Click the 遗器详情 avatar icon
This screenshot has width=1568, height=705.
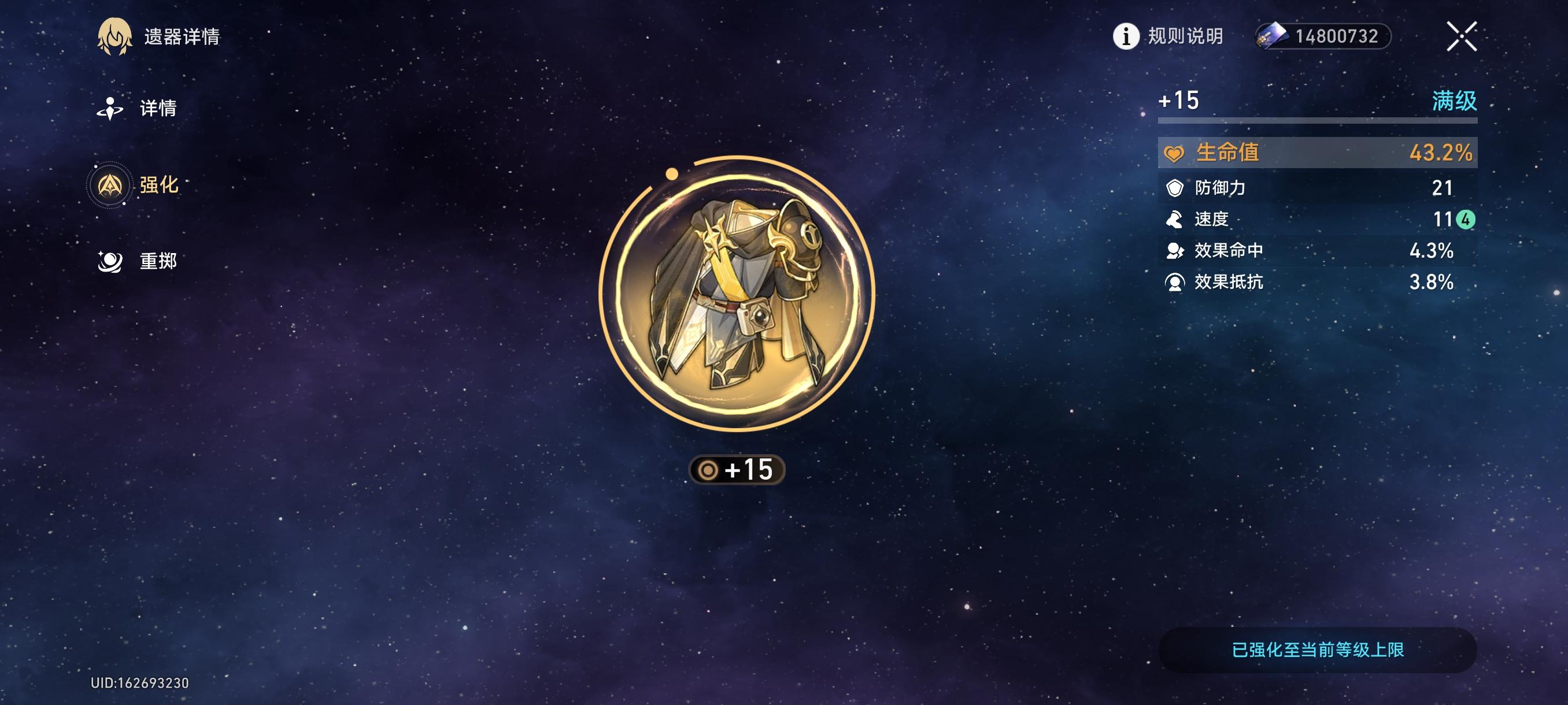116,36
